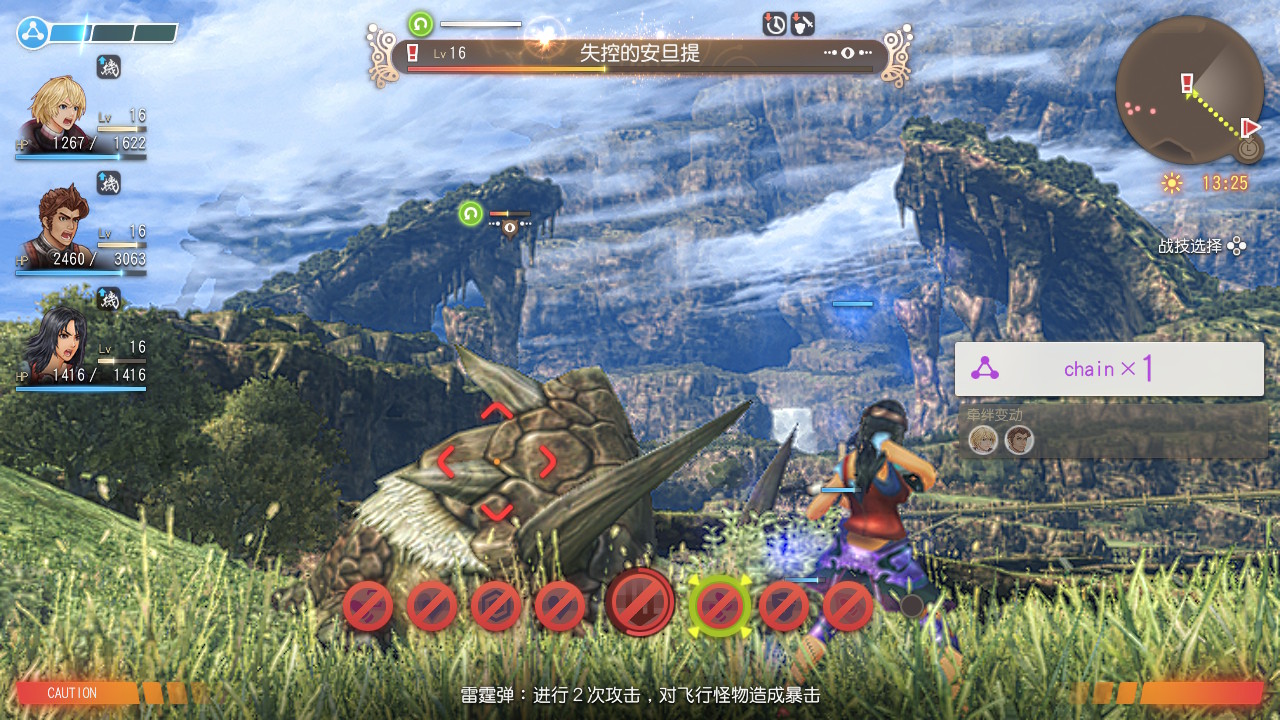Click the buff icon above Shulk's portrait
The width and height of the screenshot is (1280, 720).
click(x=109, y=67)
